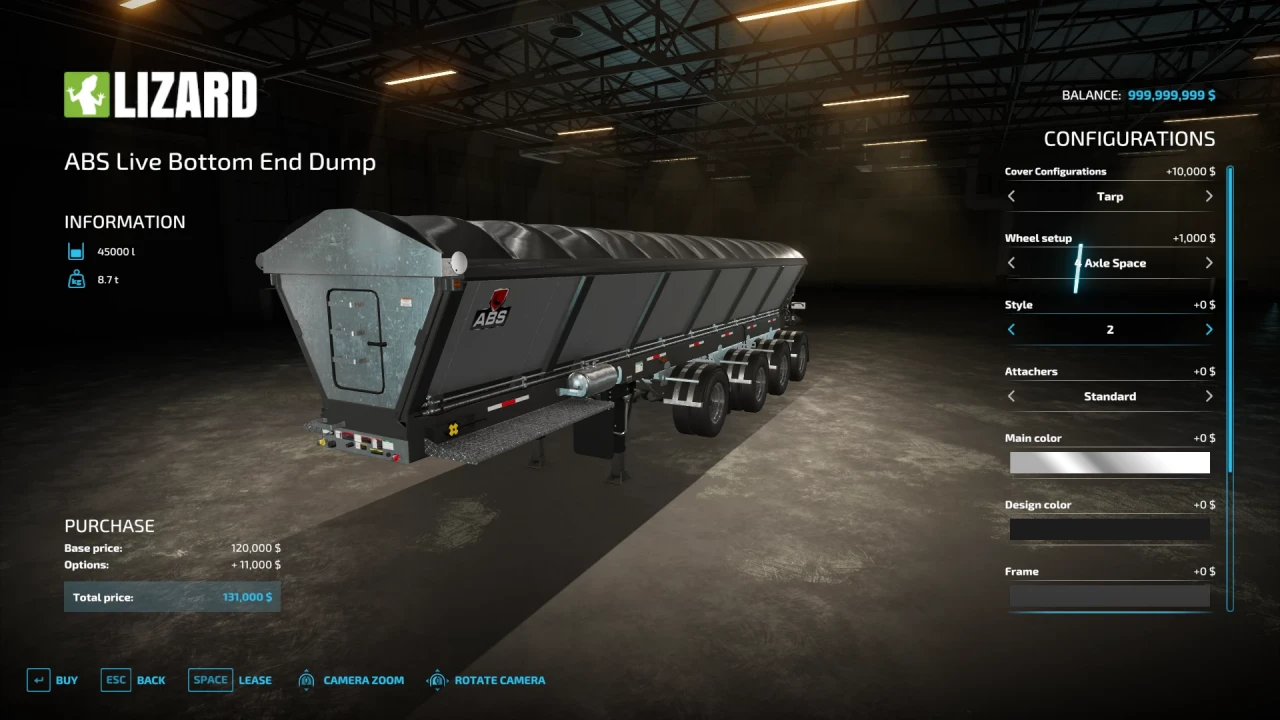Open the Frame color swatch
Viewport: 1280px width, 720px height.
pyautogui.click(x=1109, y=596)
